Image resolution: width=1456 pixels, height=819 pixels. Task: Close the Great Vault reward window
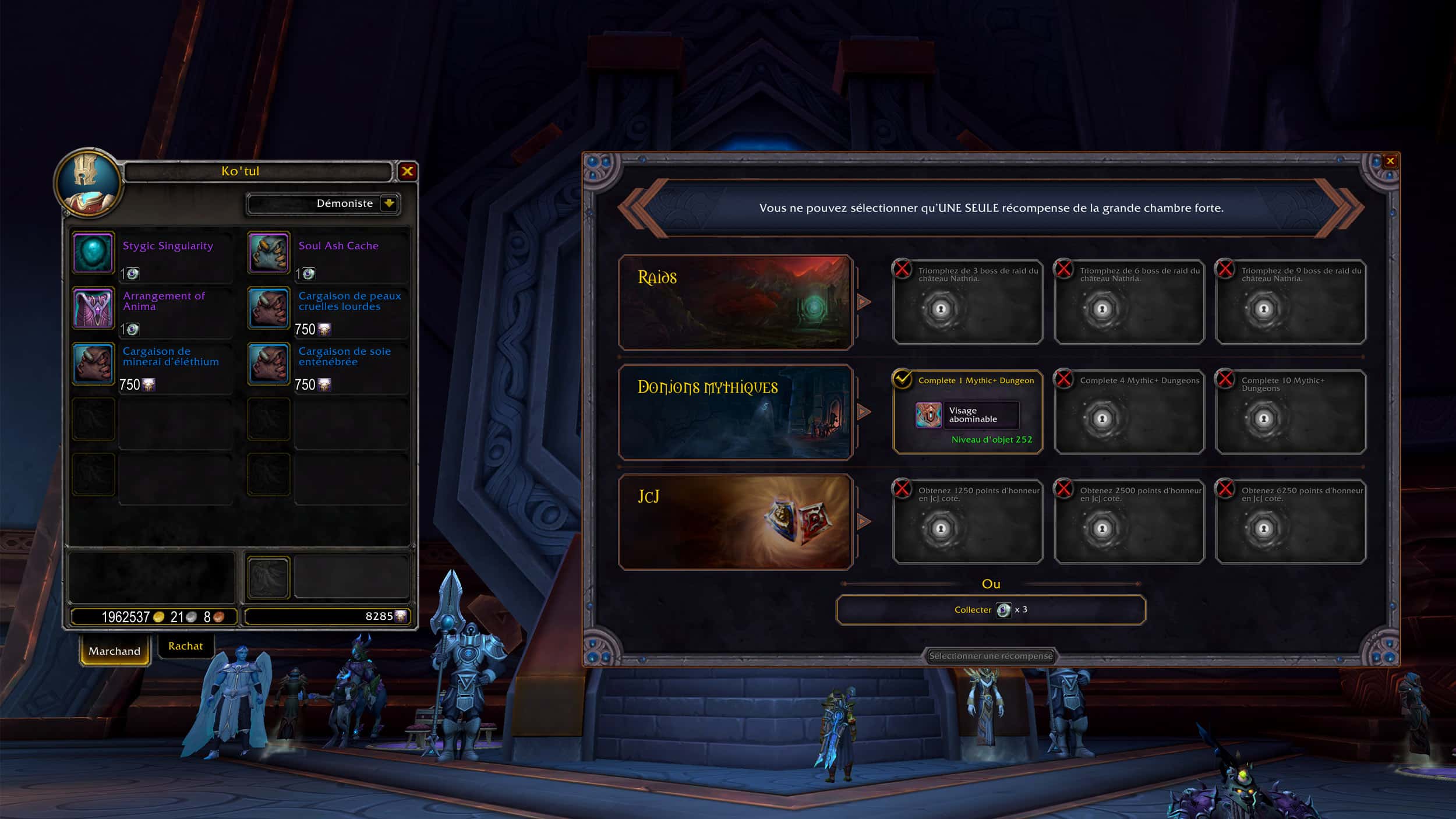coord(1390,161)
